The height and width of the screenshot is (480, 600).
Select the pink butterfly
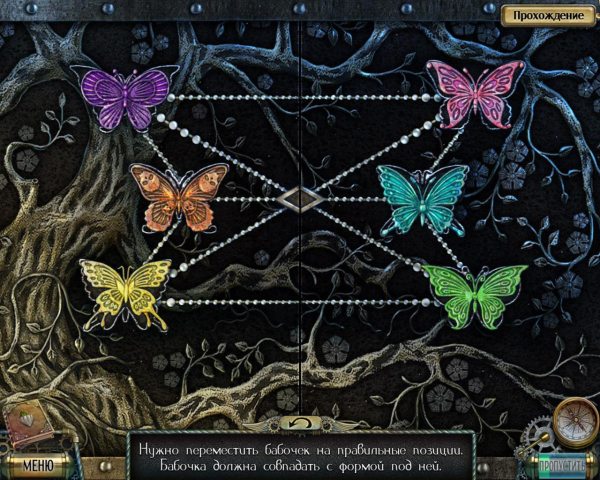[x=476, y=93]
